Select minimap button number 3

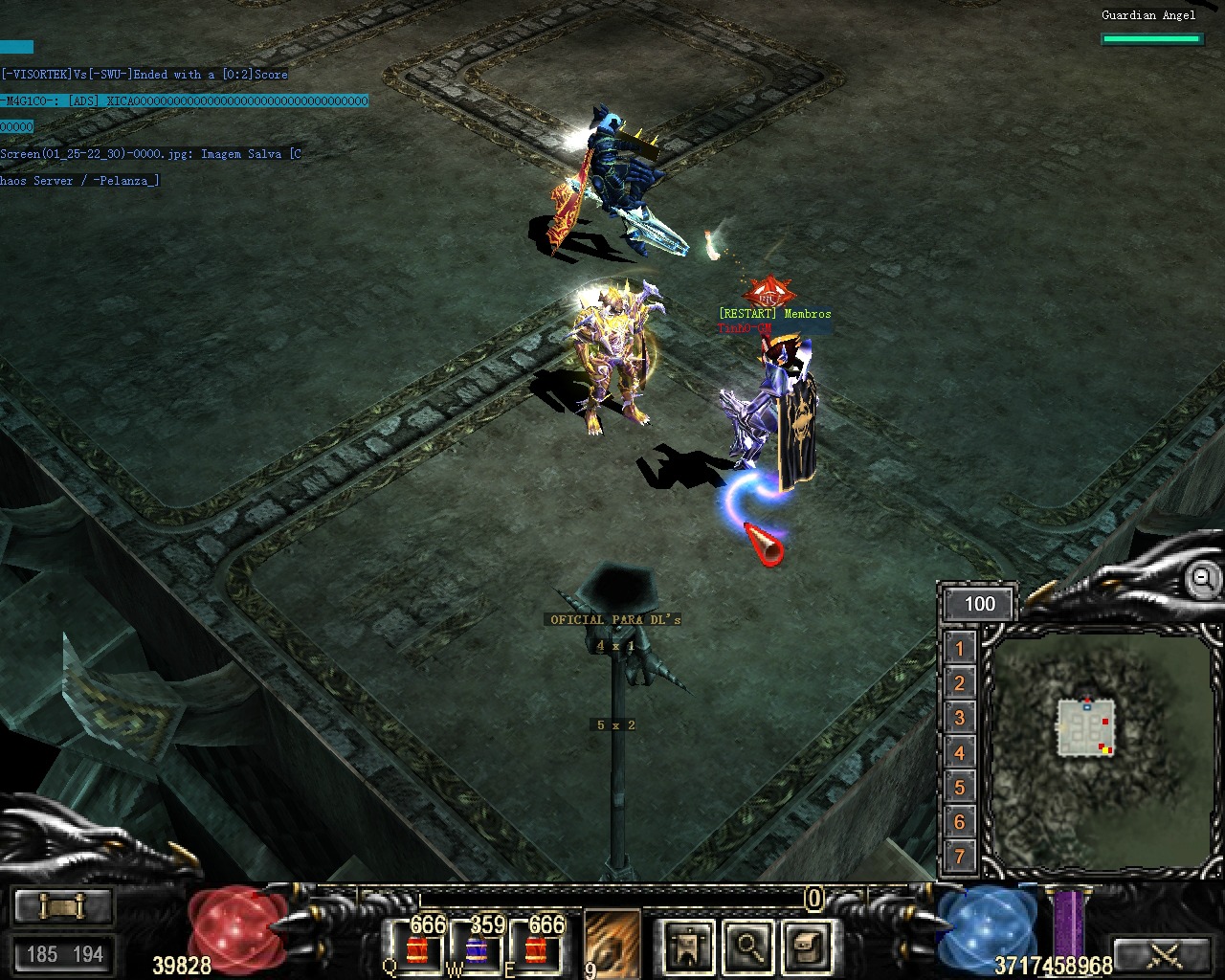[x=960, y=718]
